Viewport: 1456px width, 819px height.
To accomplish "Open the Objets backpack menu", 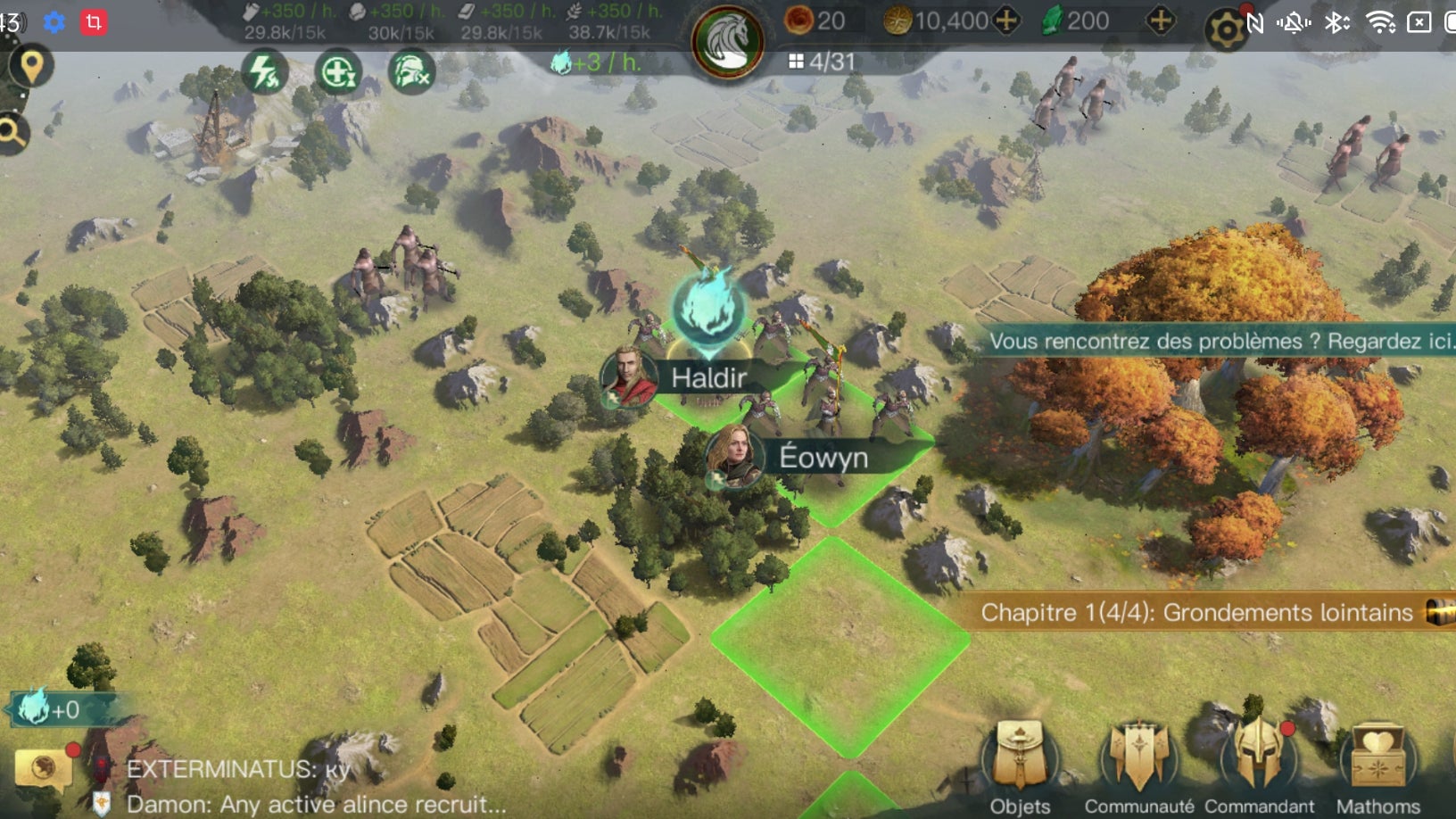I will [x=1020, y=766].
